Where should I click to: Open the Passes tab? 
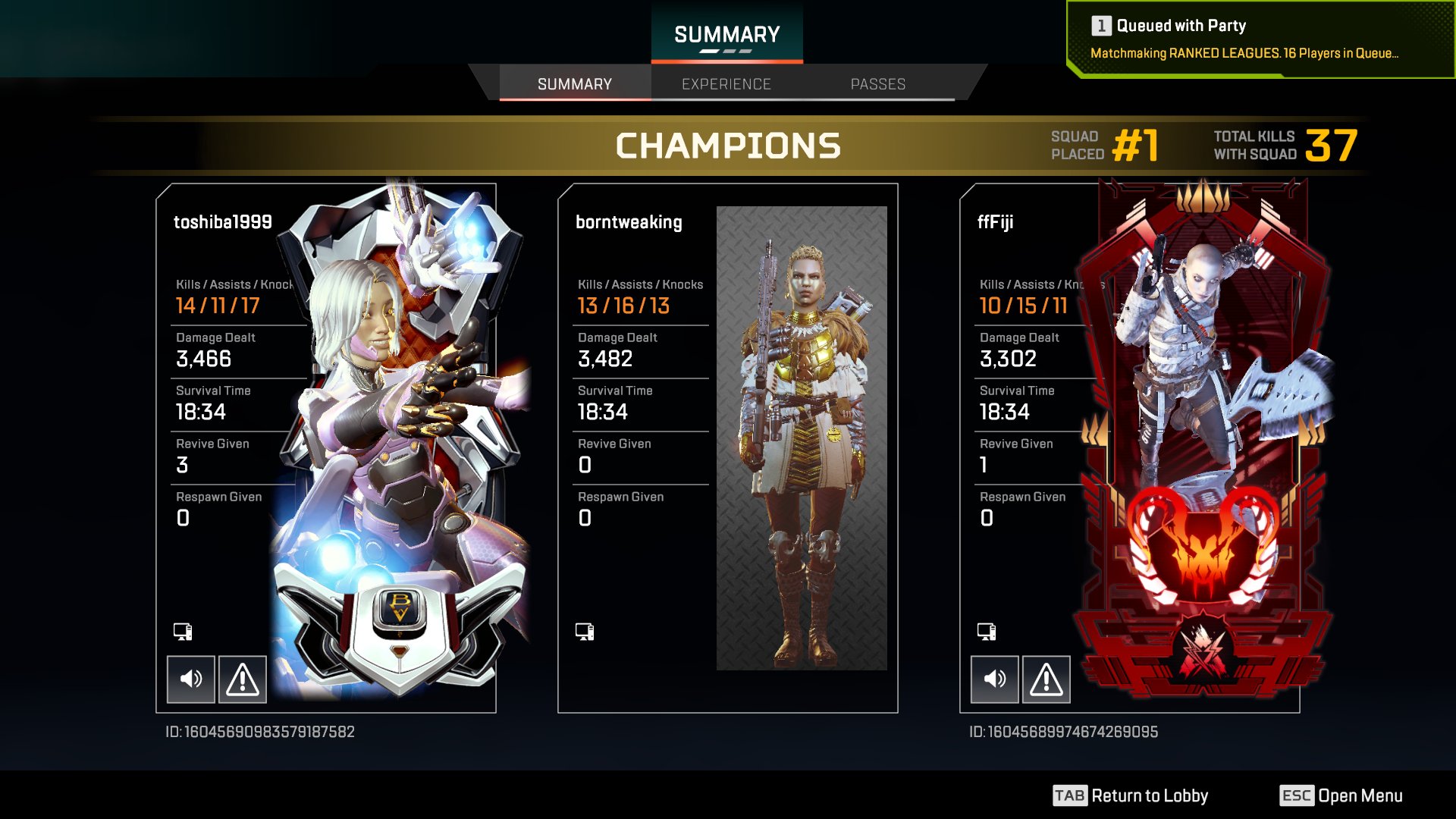[x=877, y=84]
